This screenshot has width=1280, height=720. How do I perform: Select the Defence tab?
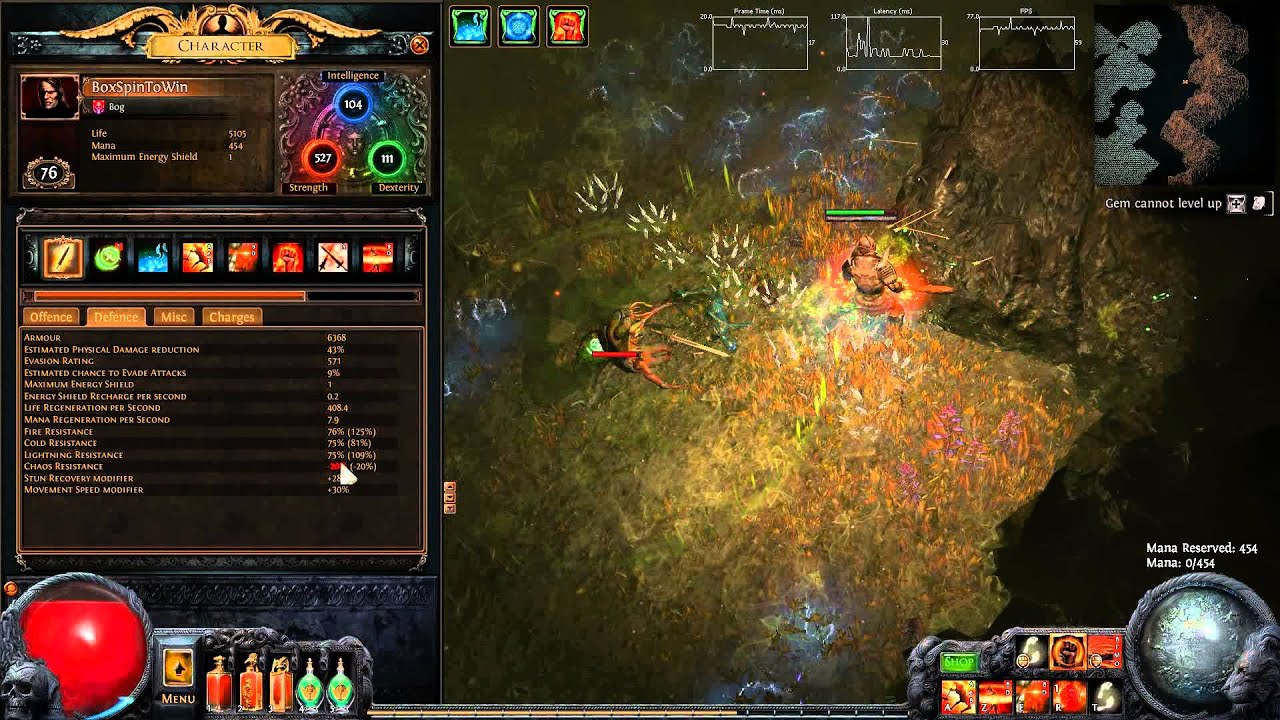116,317
